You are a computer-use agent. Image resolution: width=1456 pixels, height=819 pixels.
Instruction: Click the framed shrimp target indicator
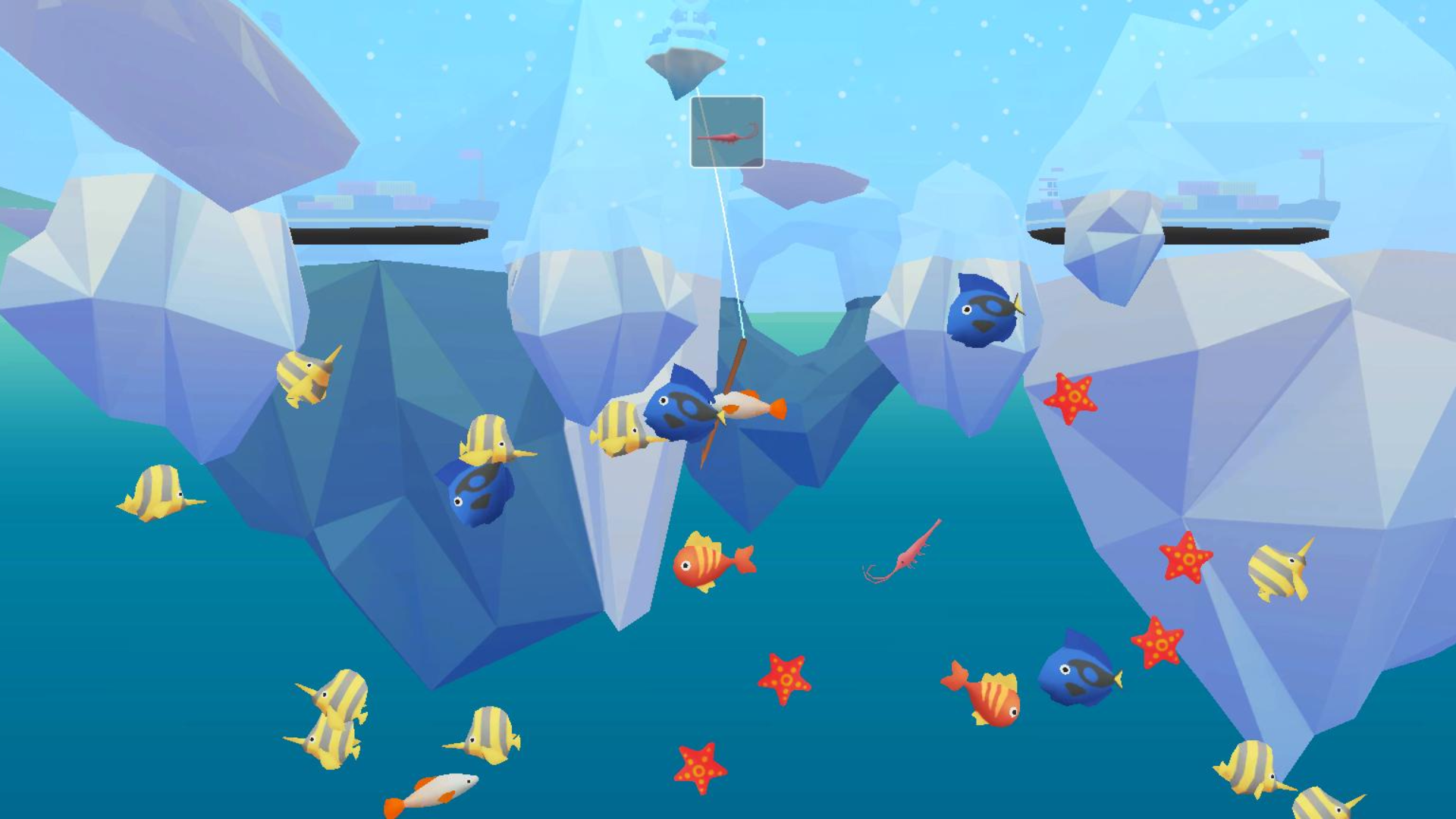(726, 133)
